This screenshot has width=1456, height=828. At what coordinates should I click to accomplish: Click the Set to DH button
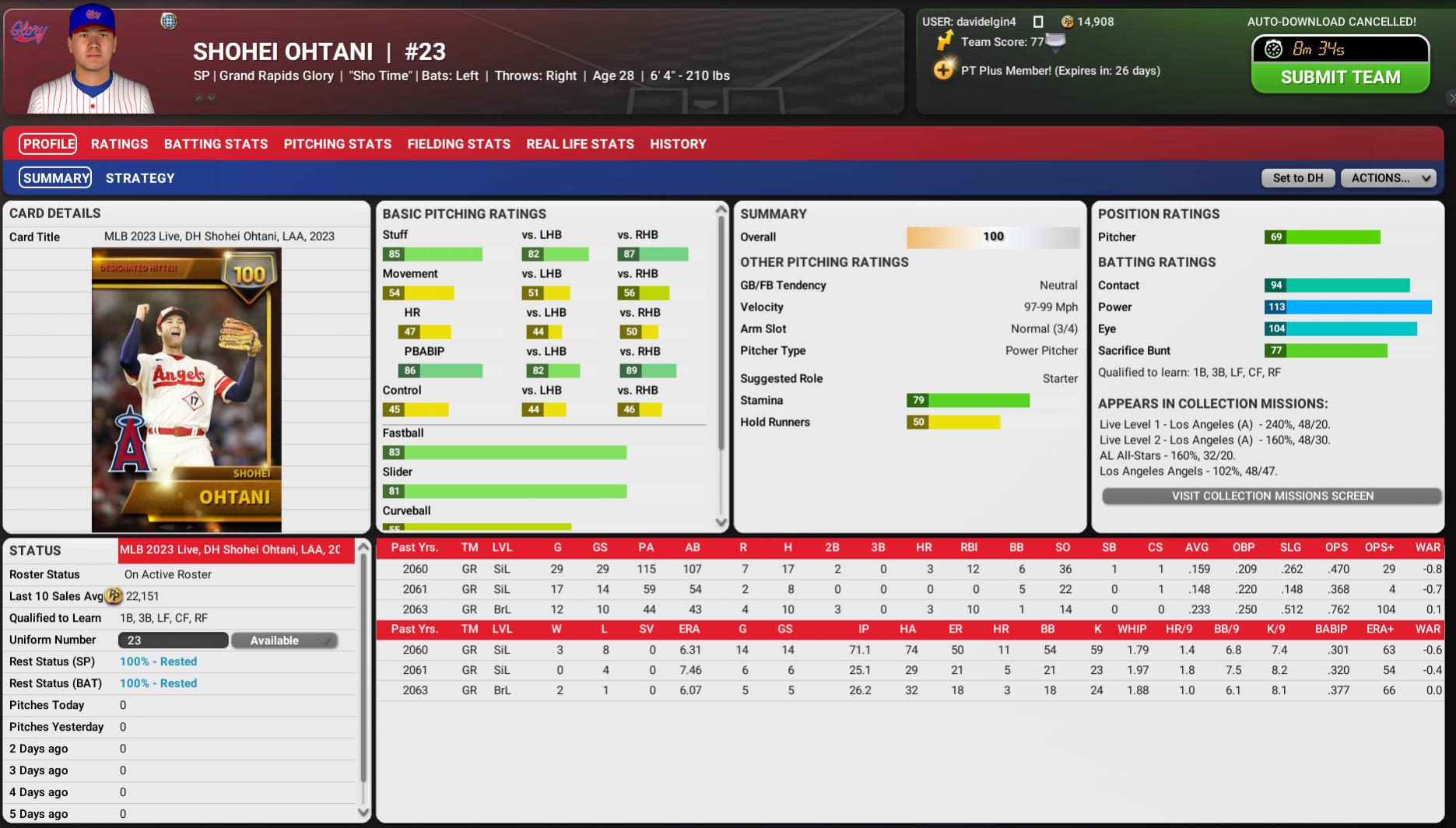point(1297,178)
